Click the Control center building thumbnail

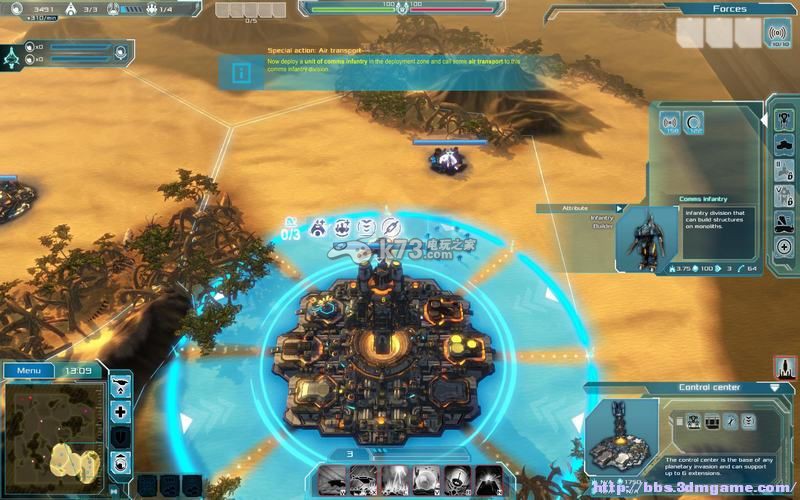pos(621,435)
